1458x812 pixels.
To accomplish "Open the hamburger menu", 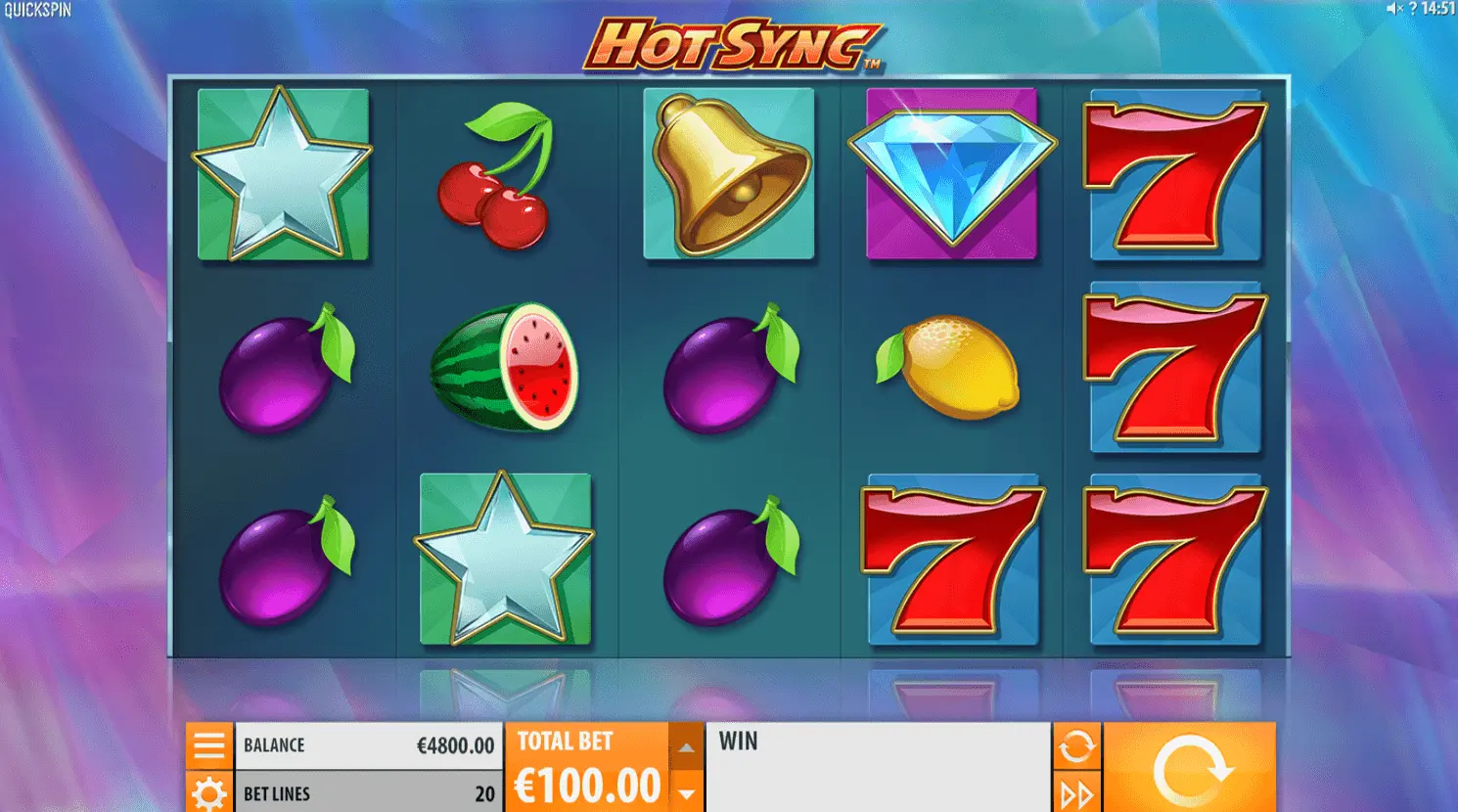I will [209, 745].
